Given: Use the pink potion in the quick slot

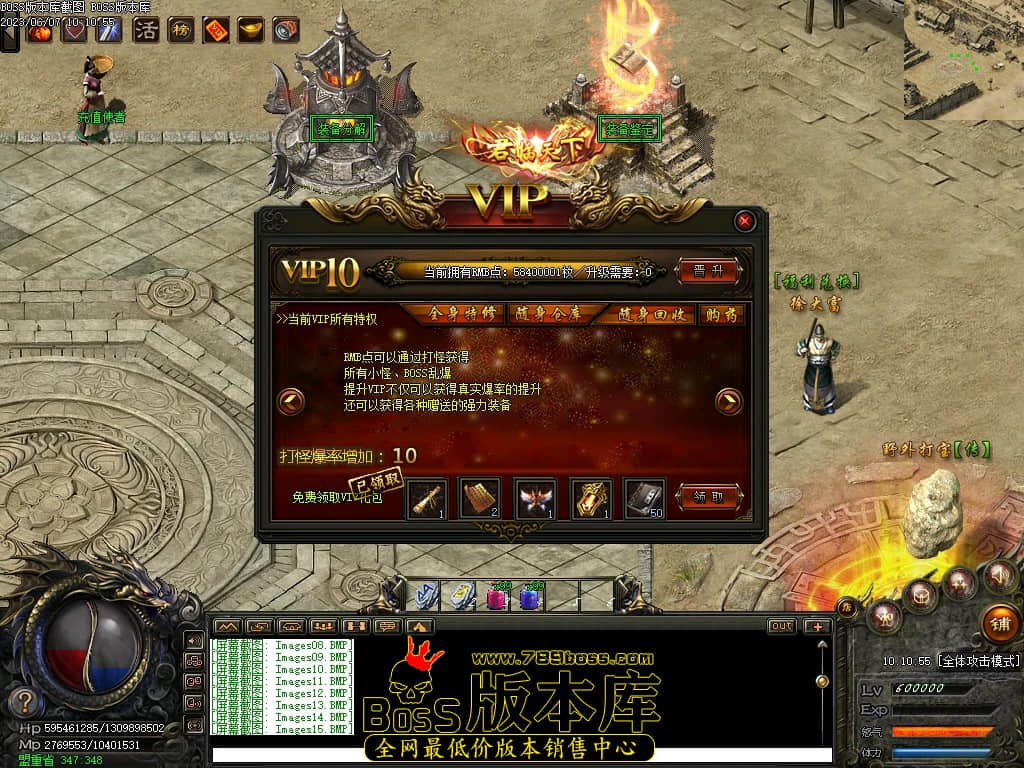Looking at the screenshot, I should (x=494, y=597).
